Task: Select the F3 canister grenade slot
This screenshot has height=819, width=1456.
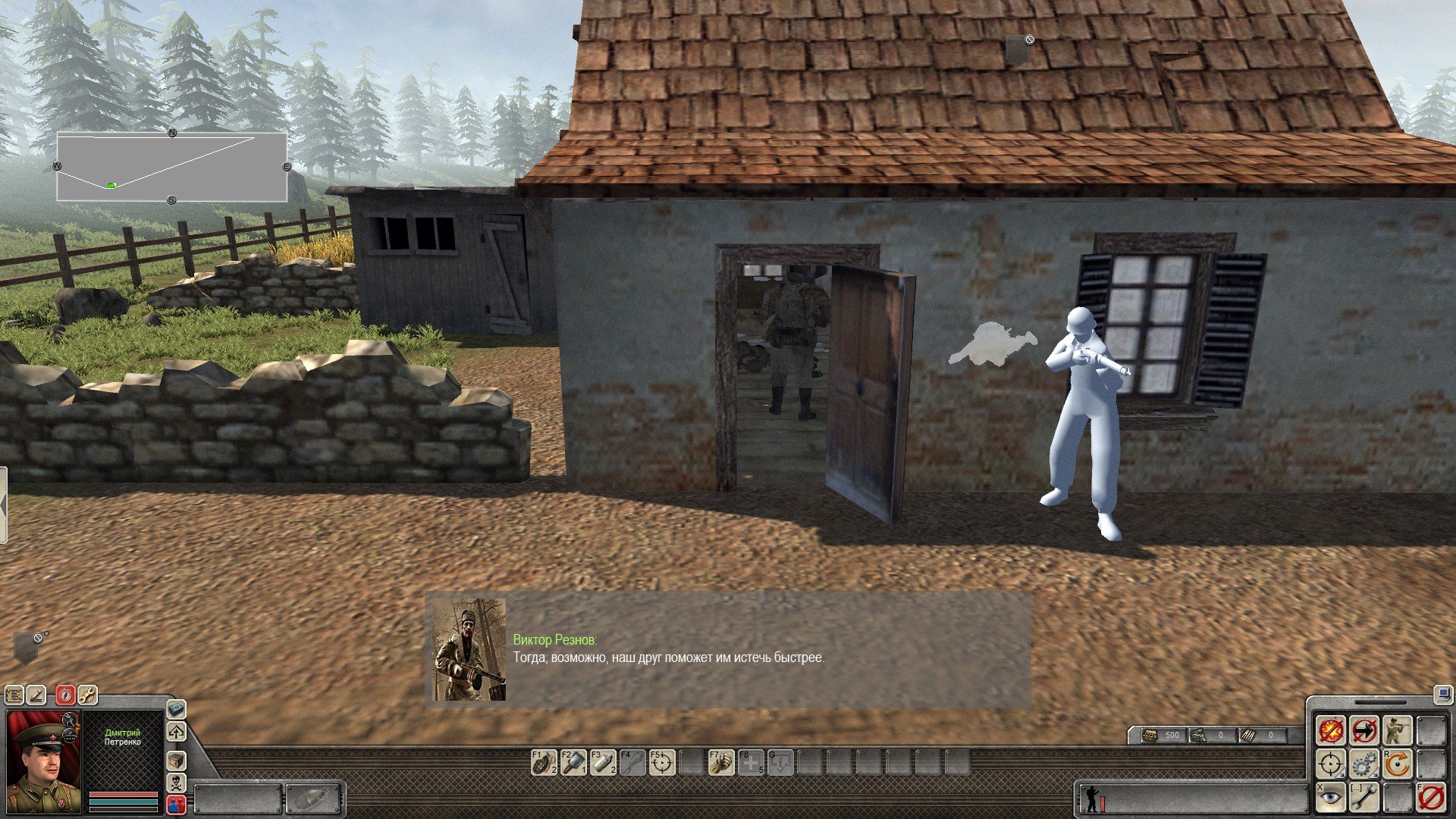Action: [x=603, y=763]
